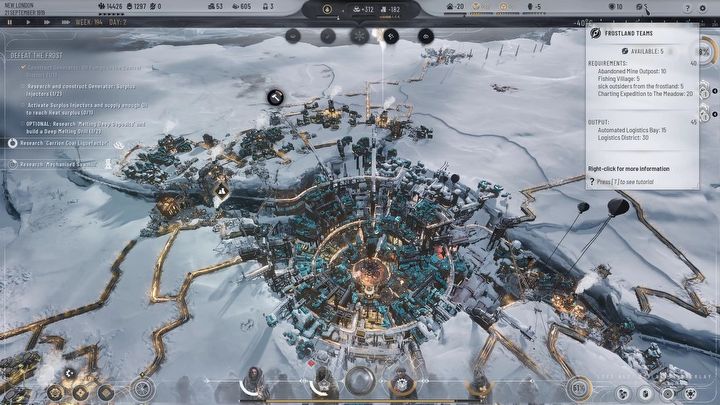Click the hammer construction marker over the city

point(275,96)
